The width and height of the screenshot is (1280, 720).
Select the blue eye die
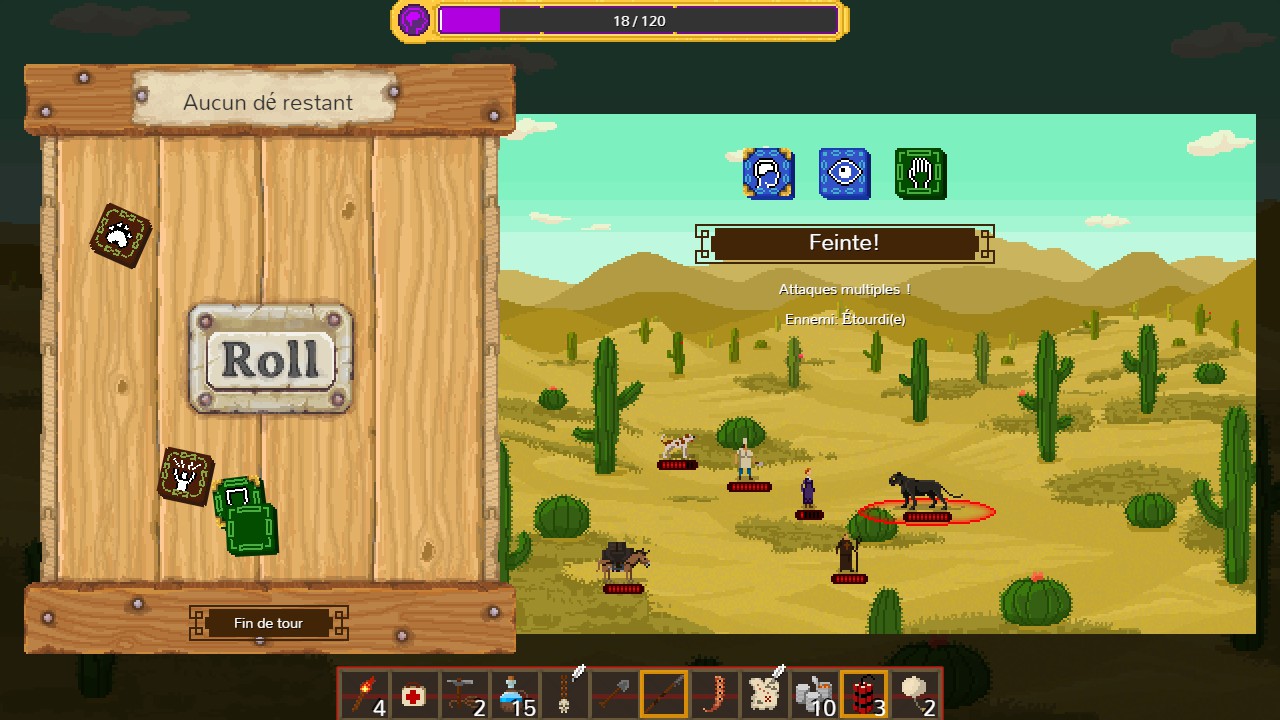pyautogui.click(x=844, y=174)
